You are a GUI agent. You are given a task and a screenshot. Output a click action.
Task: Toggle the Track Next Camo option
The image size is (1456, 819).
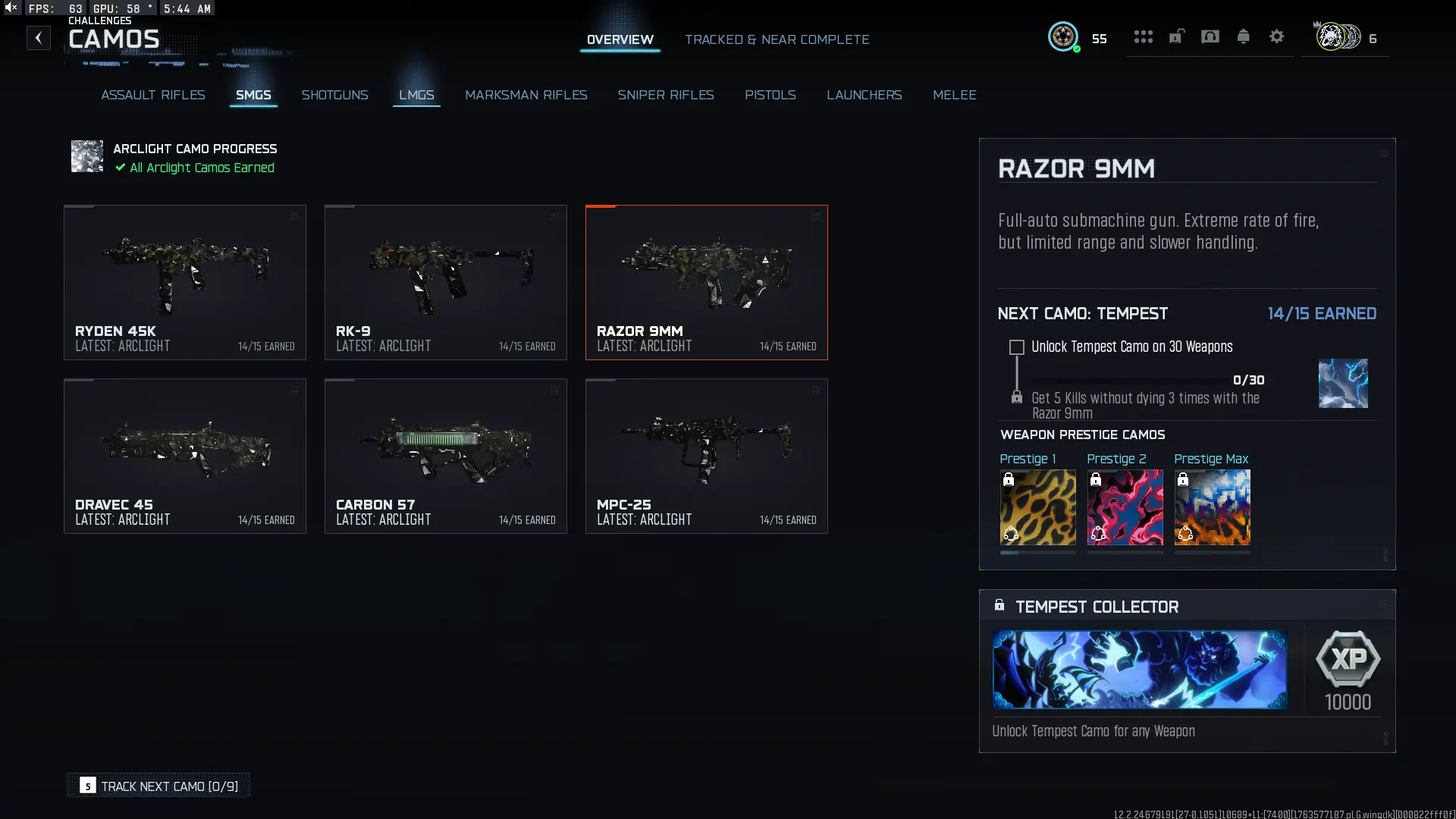pos(158,786)
